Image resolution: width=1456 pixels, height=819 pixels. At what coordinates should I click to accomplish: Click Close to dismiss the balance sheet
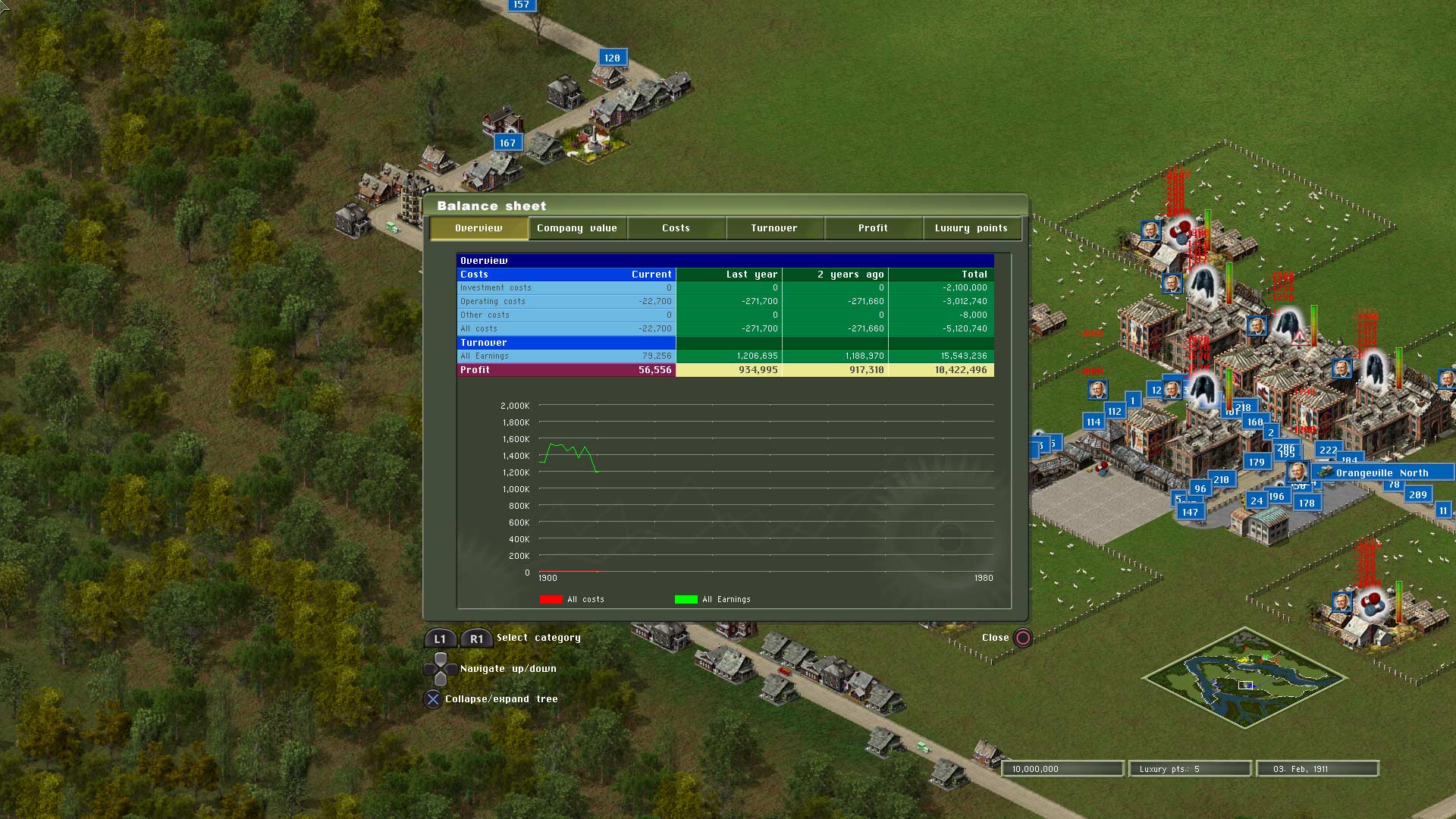pyautogui.click(x=996, y=638)
